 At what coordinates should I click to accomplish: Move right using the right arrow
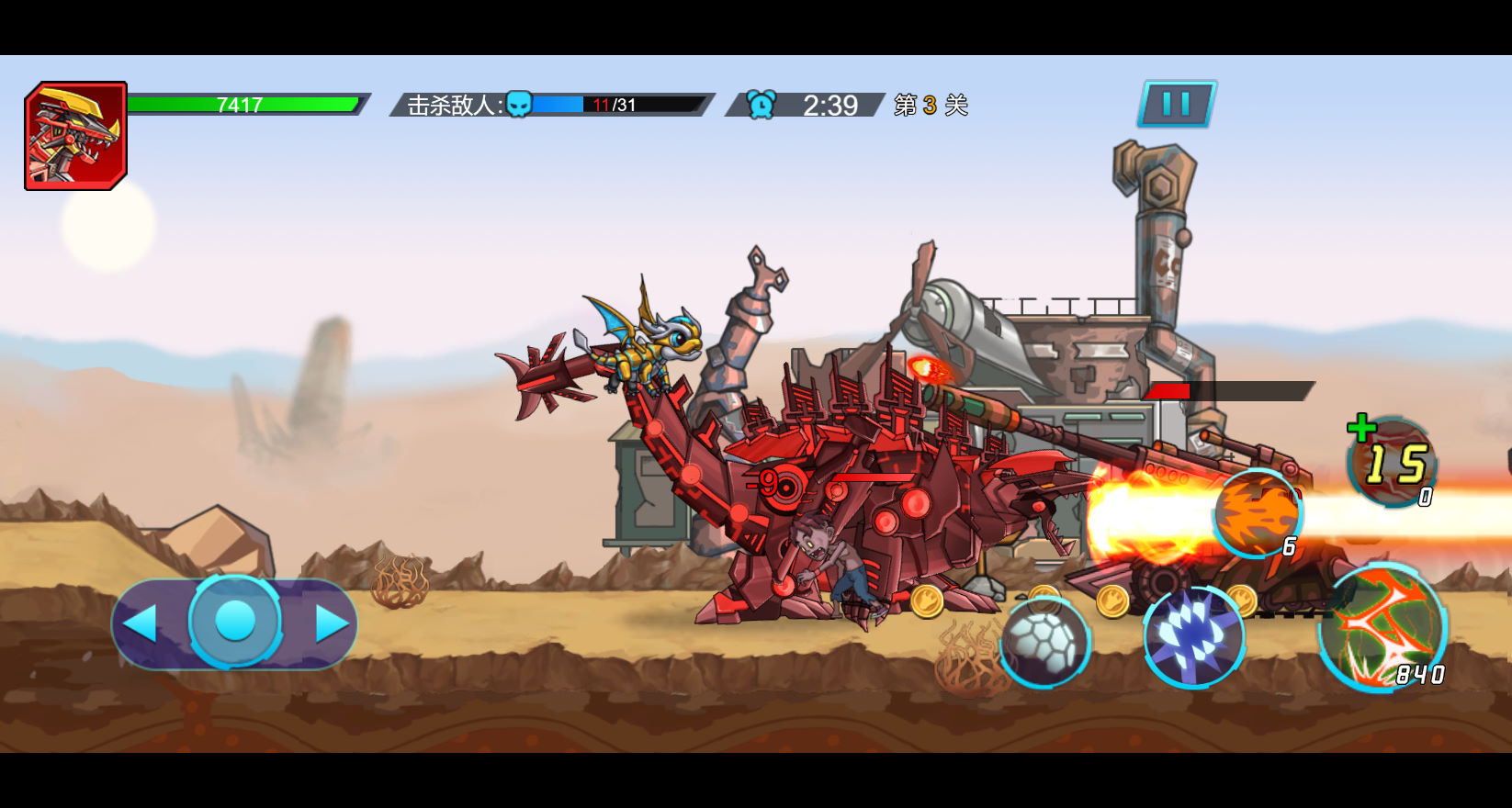click(331, 623)
